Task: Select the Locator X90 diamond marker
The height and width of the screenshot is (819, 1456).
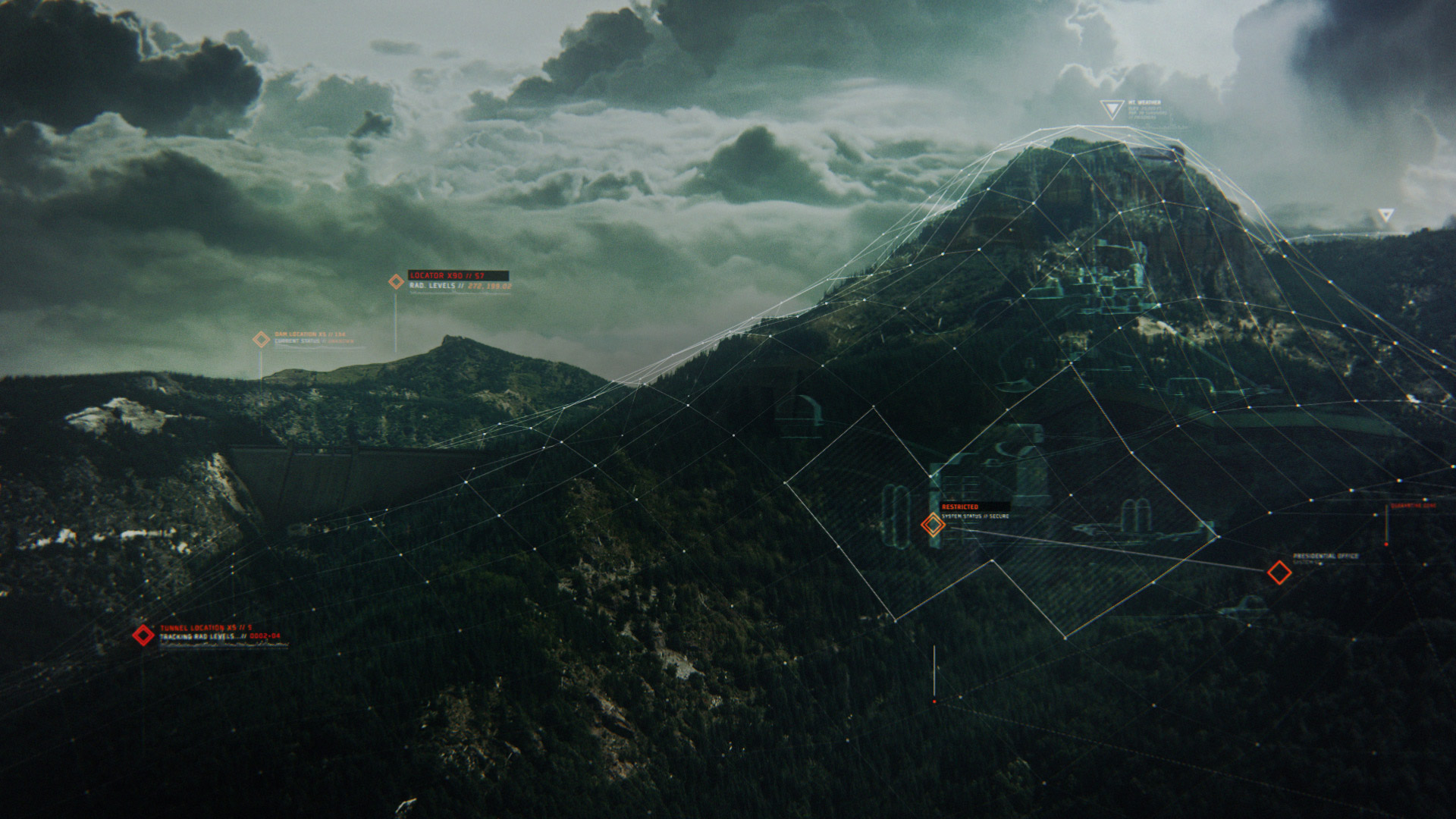Action: pyautogui.click(x=396, y=282)
